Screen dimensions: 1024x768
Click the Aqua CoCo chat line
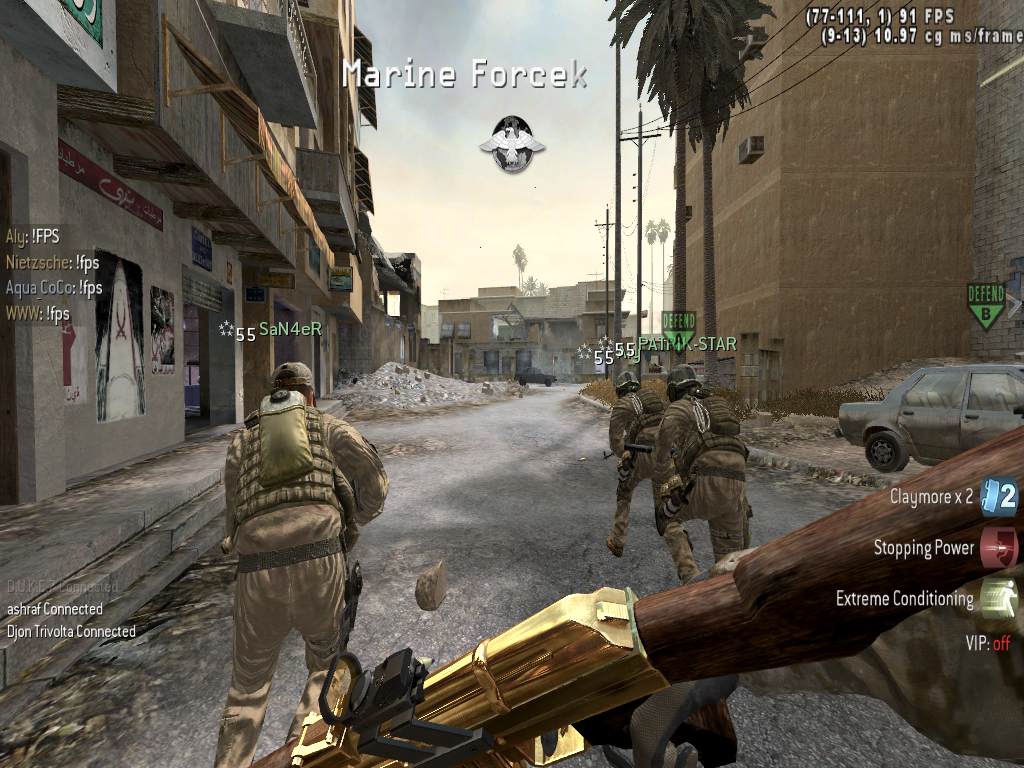coord(54,288)
